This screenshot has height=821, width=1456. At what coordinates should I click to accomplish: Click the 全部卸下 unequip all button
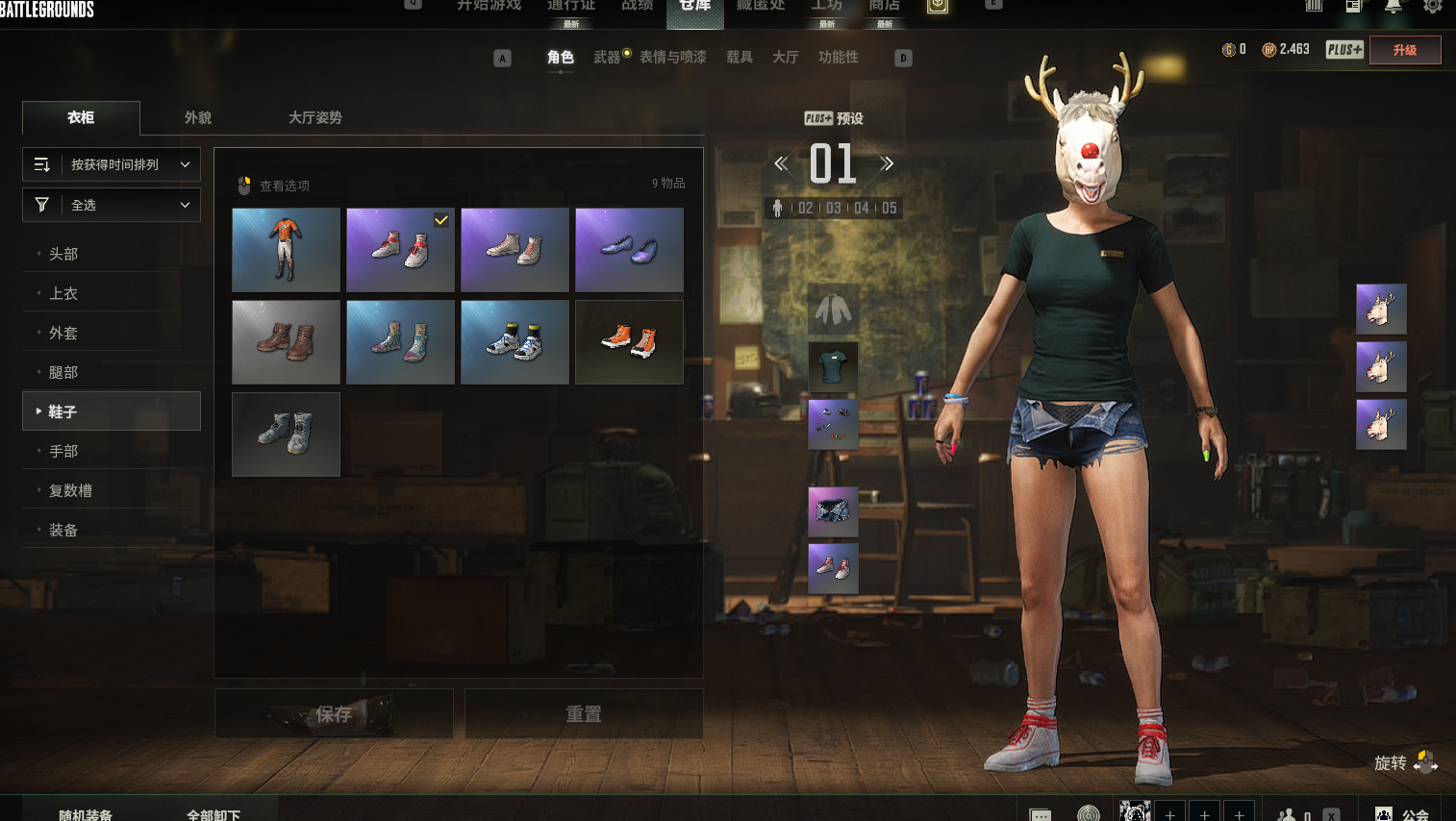213,813
